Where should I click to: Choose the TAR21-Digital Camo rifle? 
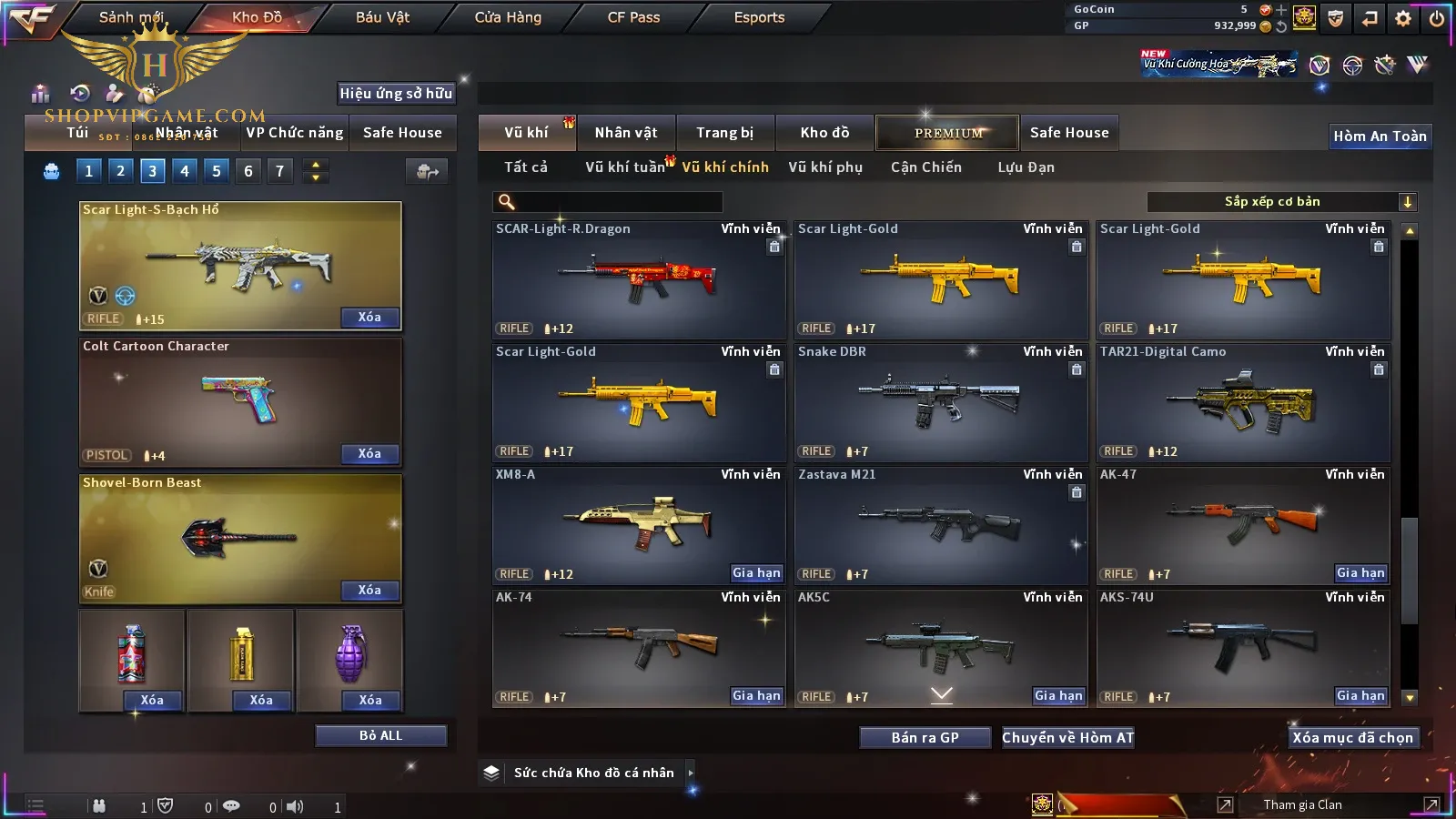(1242, 402)
